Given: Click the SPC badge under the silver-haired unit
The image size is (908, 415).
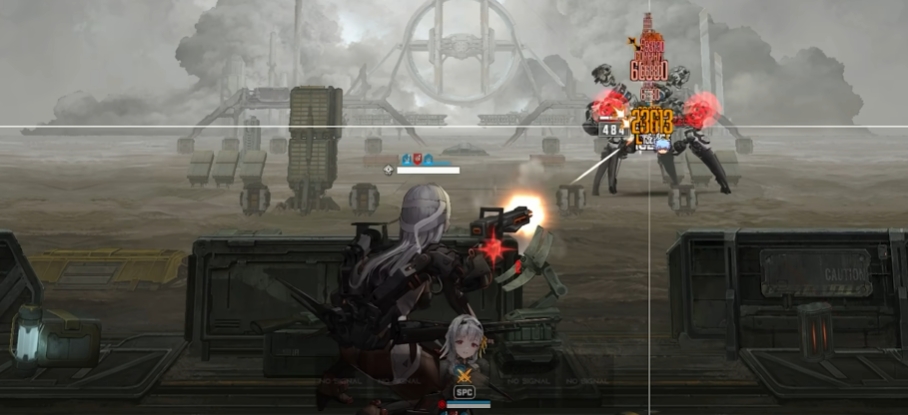Looking at the screenshot, I should [464, 392].
